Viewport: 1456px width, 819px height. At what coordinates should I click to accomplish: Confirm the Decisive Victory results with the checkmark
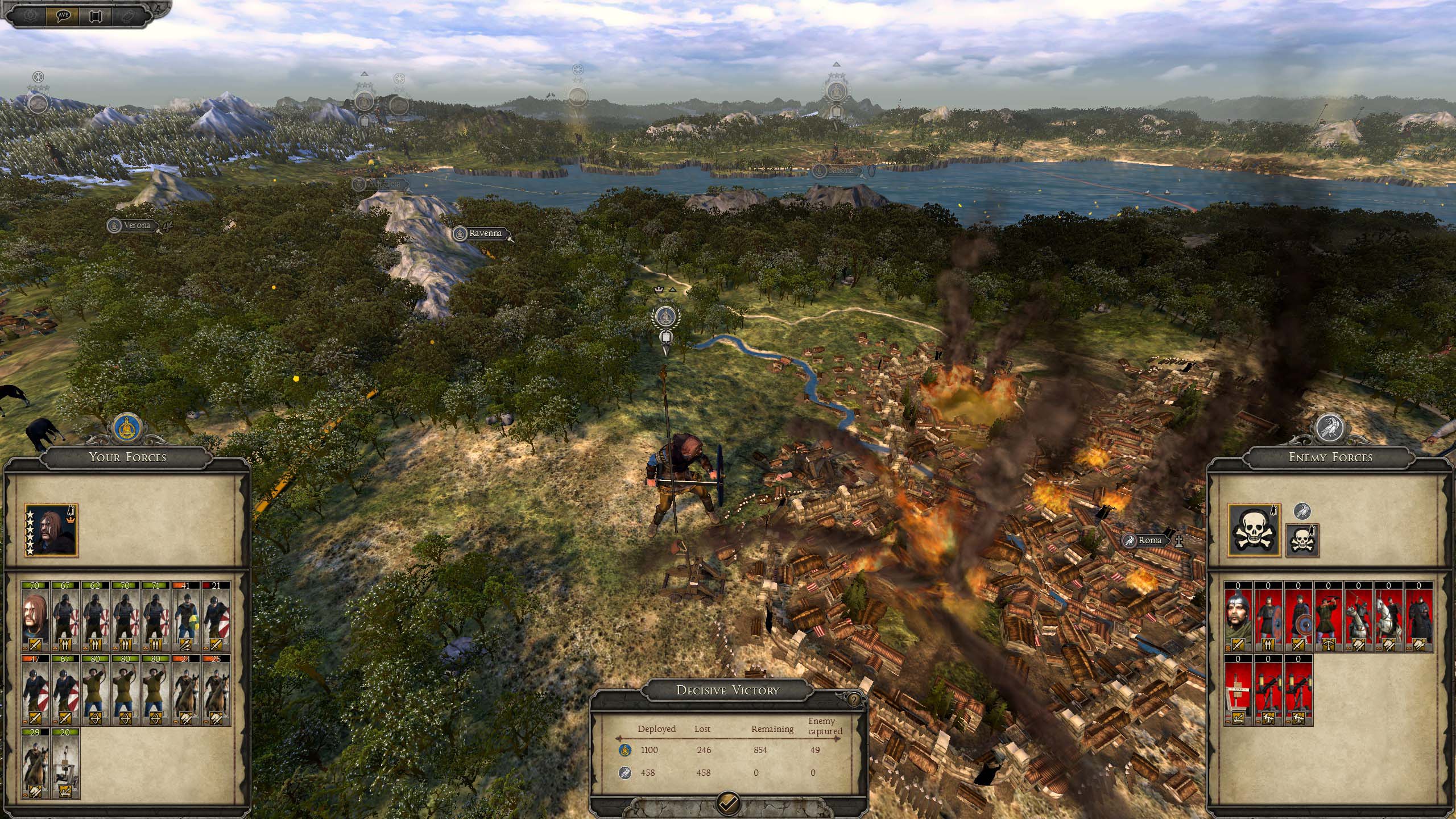click(728, 802)
